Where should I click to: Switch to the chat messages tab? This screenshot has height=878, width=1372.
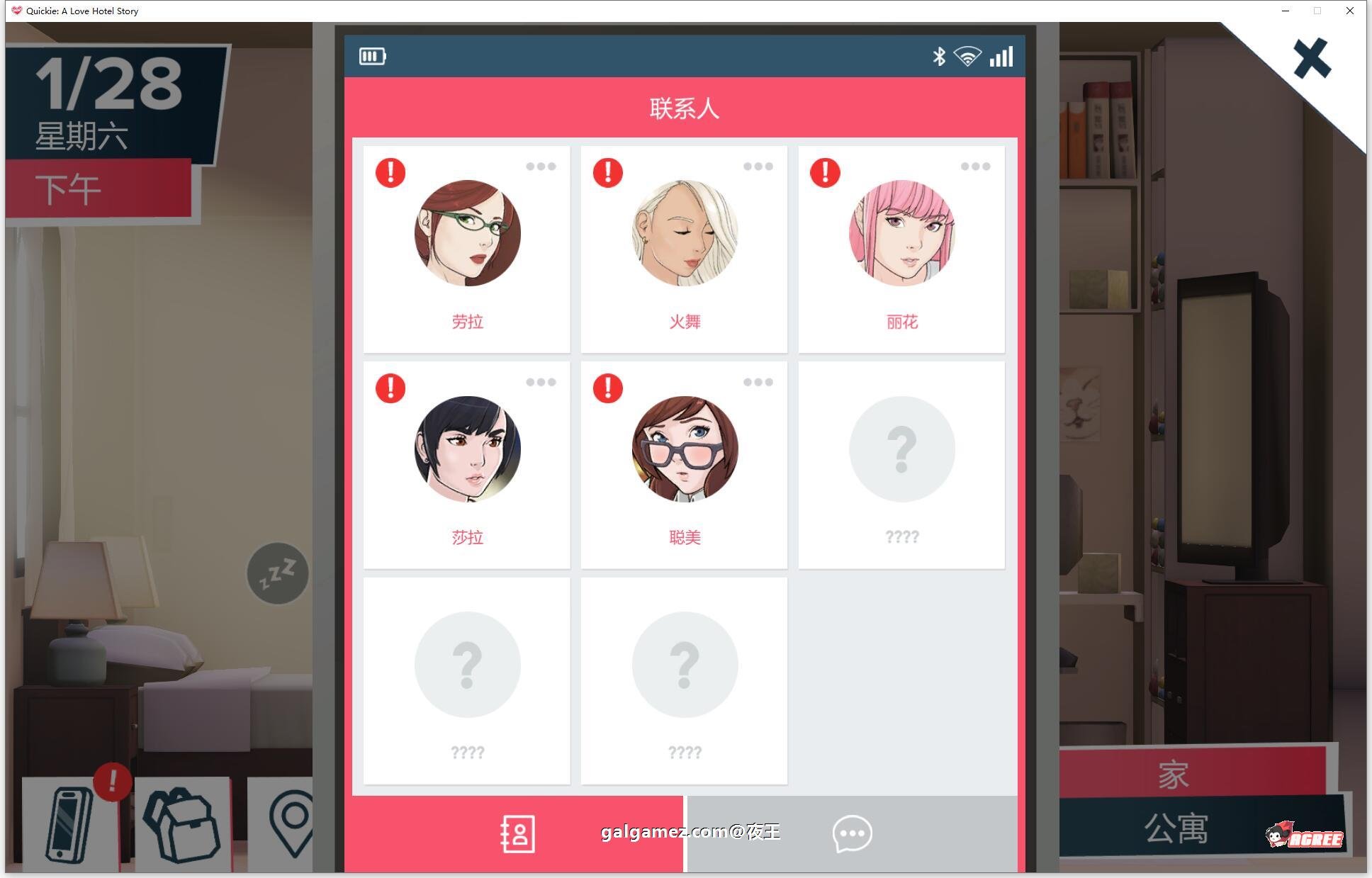[x=853, y=833]
